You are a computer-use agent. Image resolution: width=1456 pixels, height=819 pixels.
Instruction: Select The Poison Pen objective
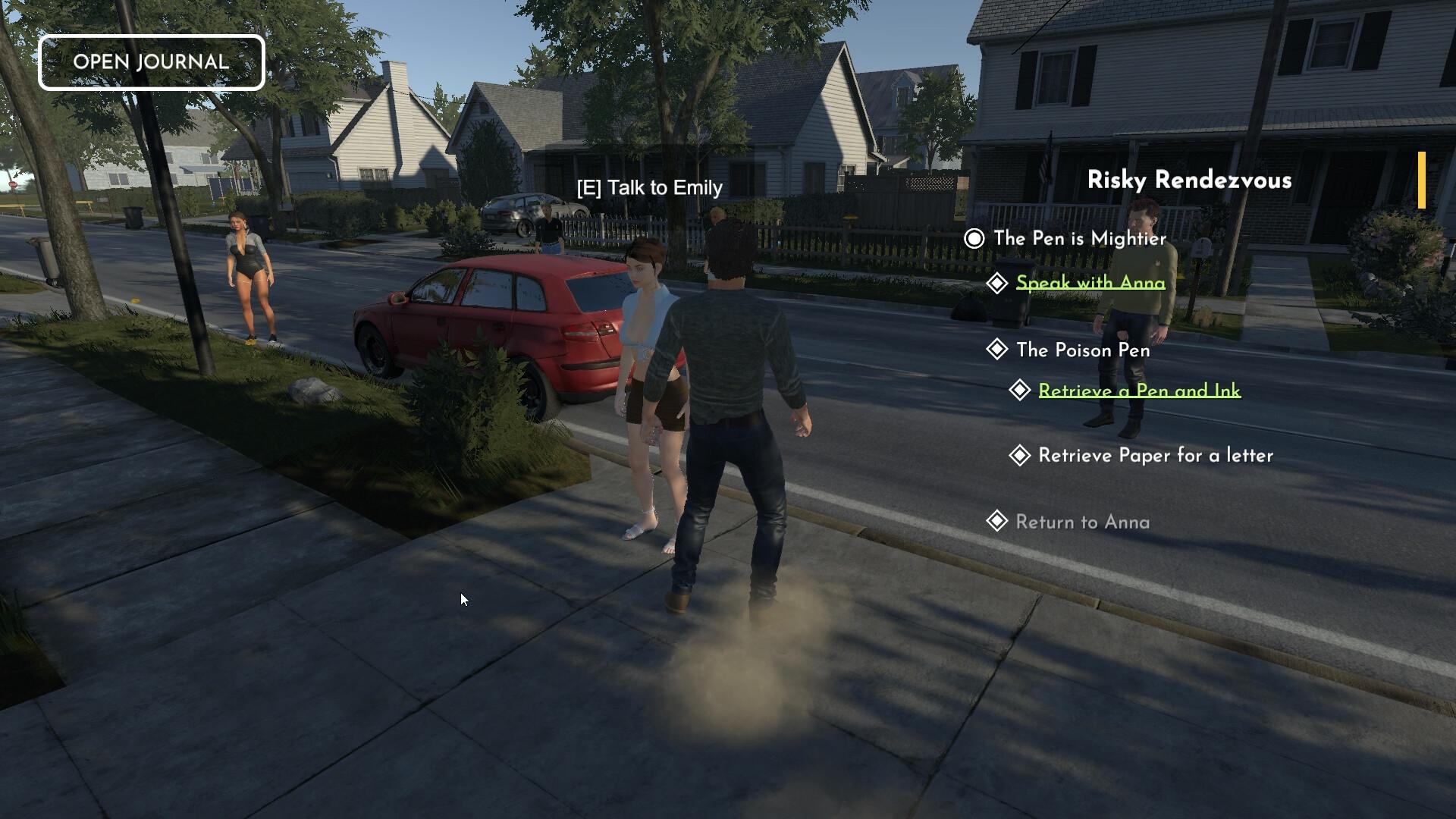point(1082,350)
